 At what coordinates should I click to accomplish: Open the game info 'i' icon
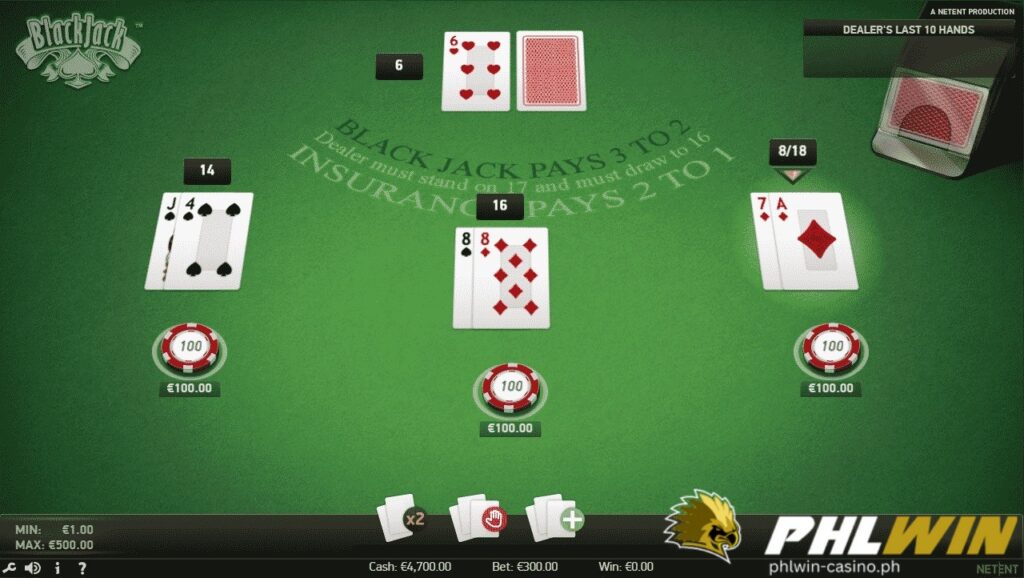58,568
